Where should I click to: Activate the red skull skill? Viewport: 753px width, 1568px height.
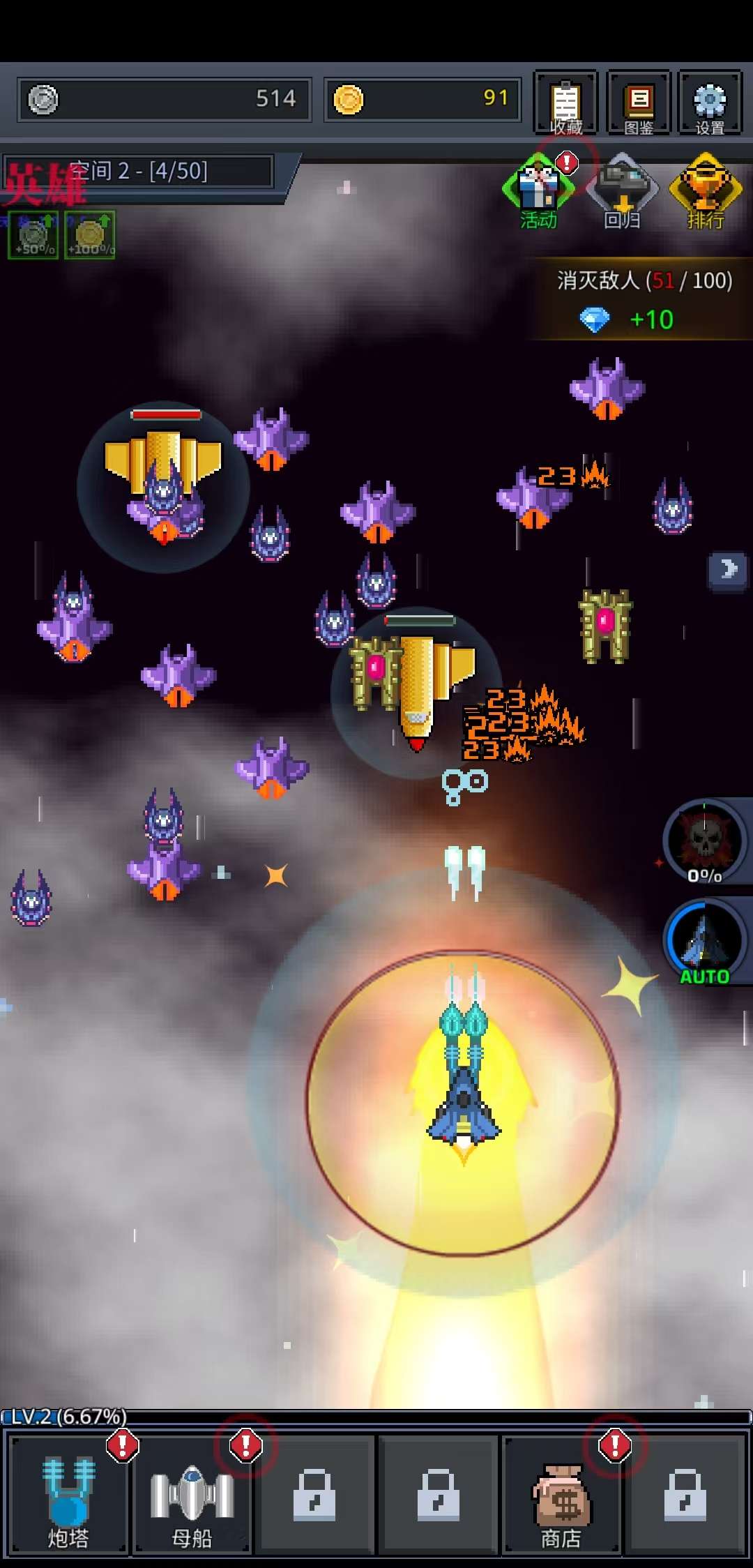coord(705,841)
